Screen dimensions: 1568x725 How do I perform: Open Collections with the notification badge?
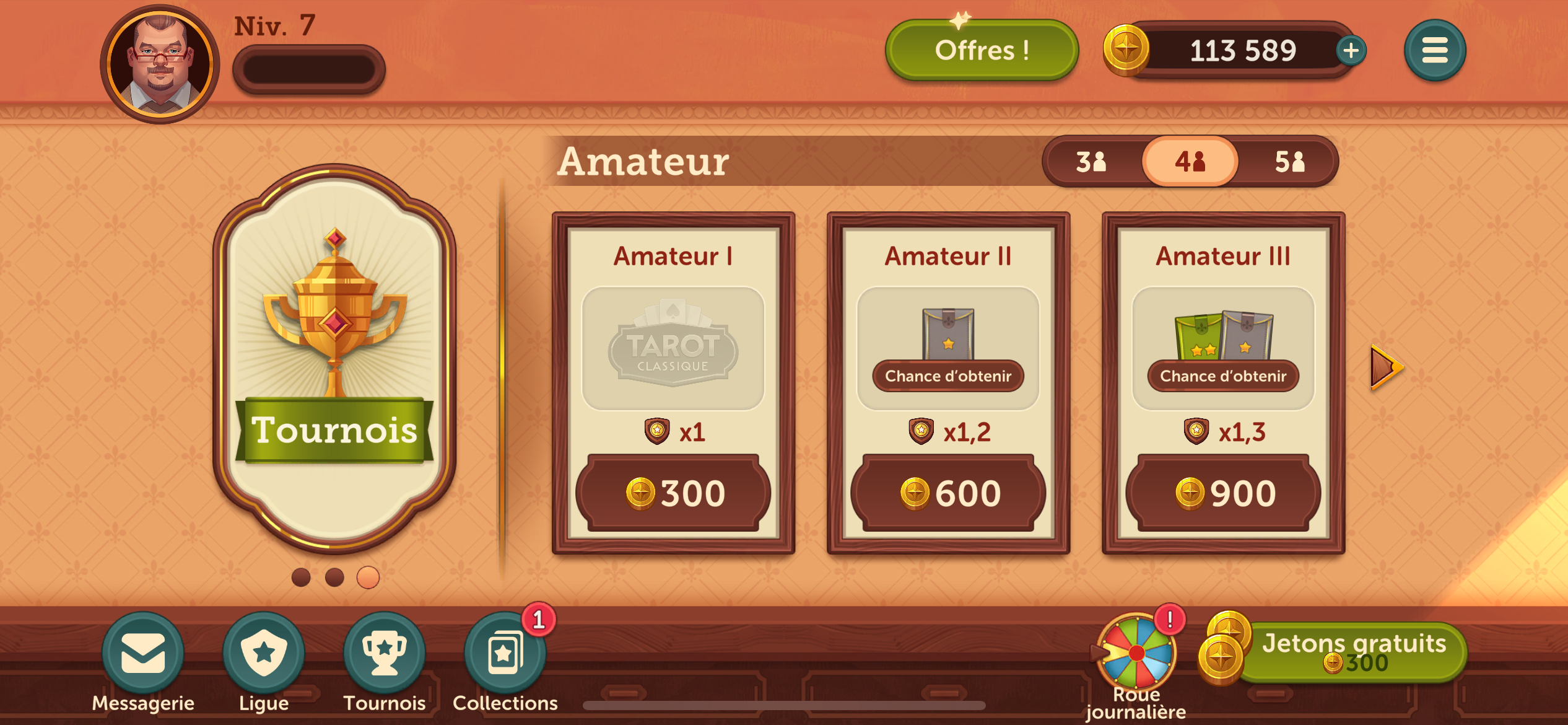tap(505, 653)
